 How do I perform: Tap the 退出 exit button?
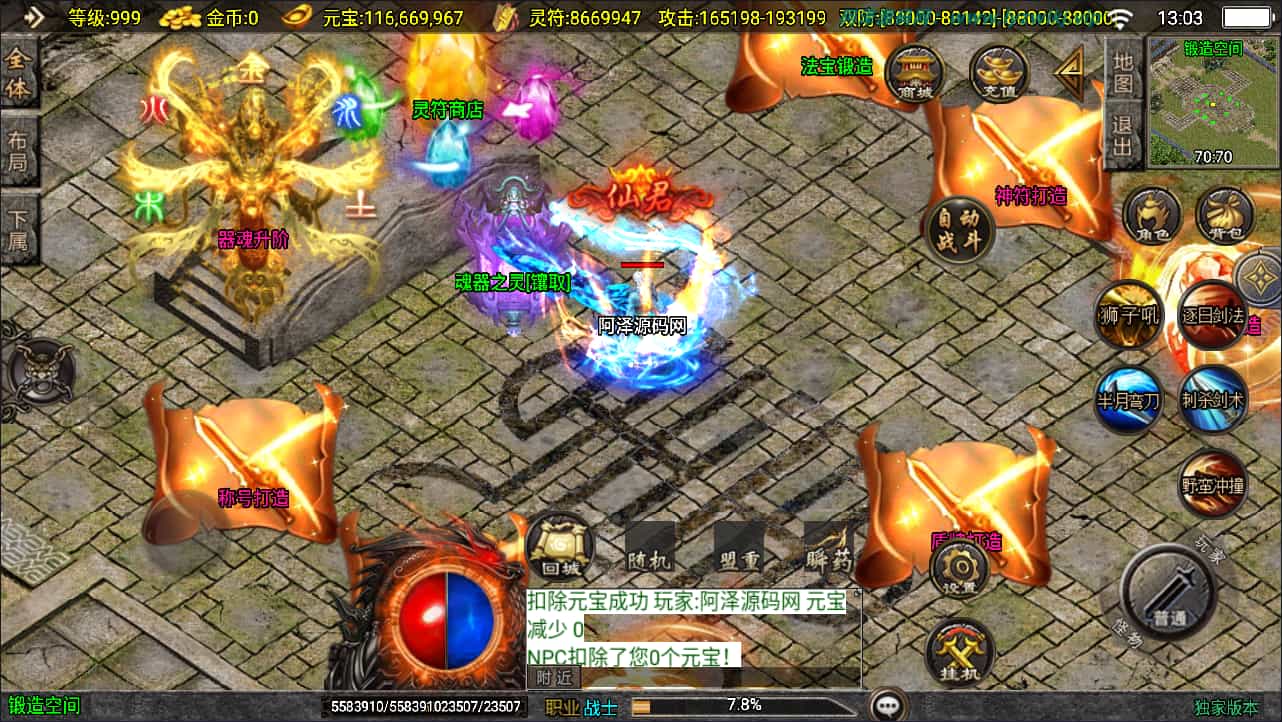tap(1123, 137)
